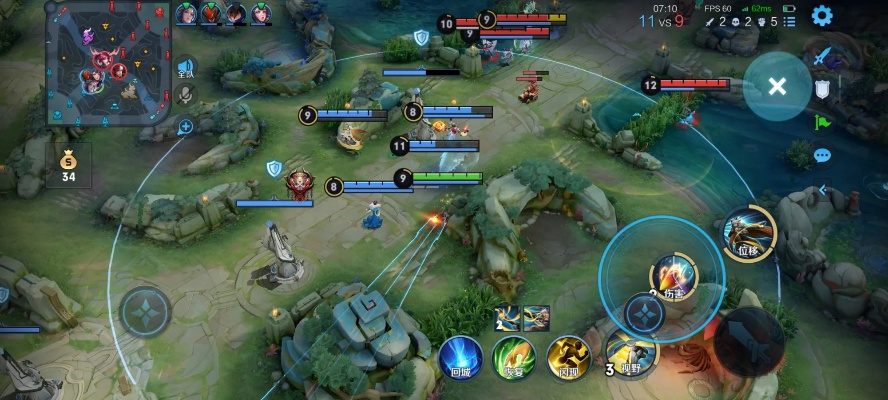The height and width of the screenshot is (400, 888).
Task: Open the settings gear
Action: click(822, 15)
